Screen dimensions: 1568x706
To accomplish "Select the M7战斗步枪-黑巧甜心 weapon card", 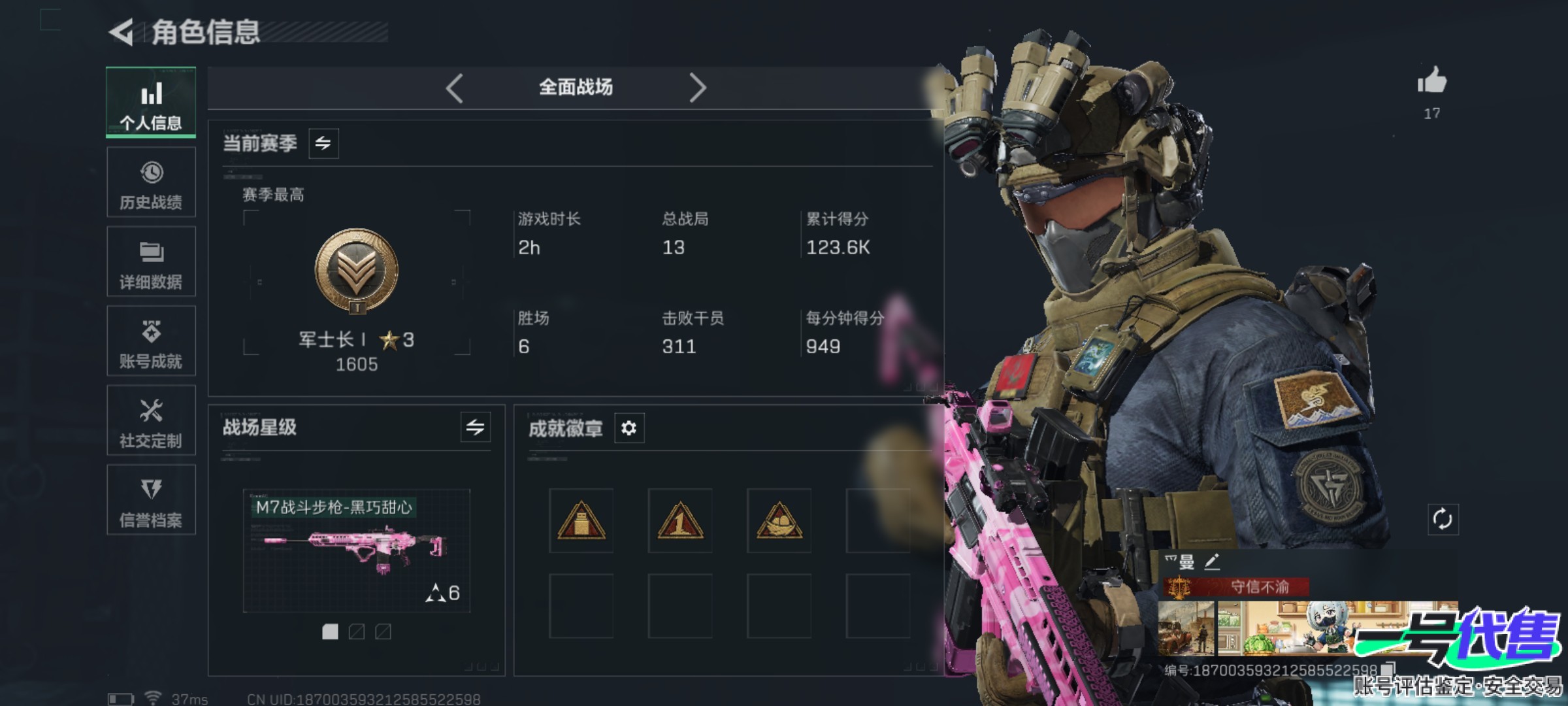I will [x=357, y=550].
